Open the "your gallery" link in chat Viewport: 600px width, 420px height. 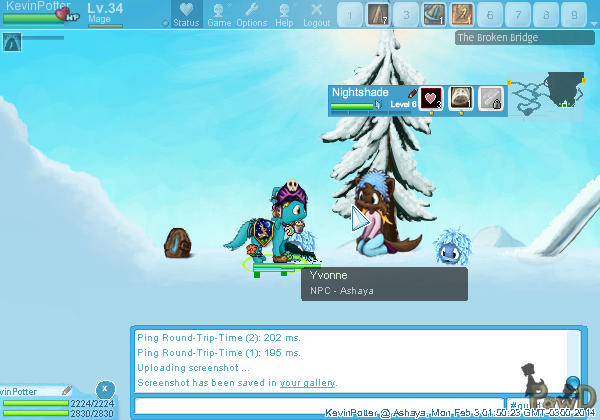pos(307,383)
